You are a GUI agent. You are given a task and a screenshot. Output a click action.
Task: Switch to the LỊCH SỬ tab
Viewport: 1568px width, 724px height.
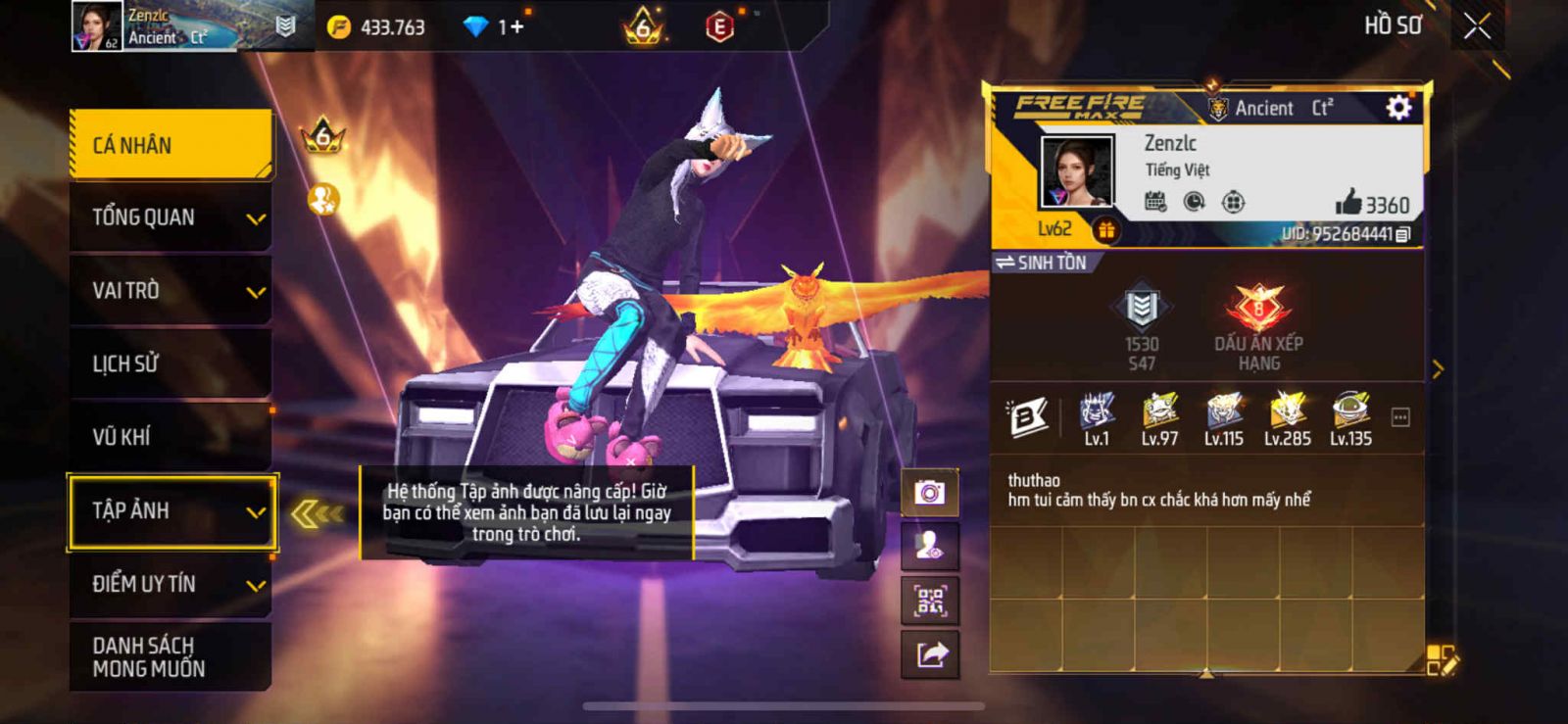pos(171,363)
